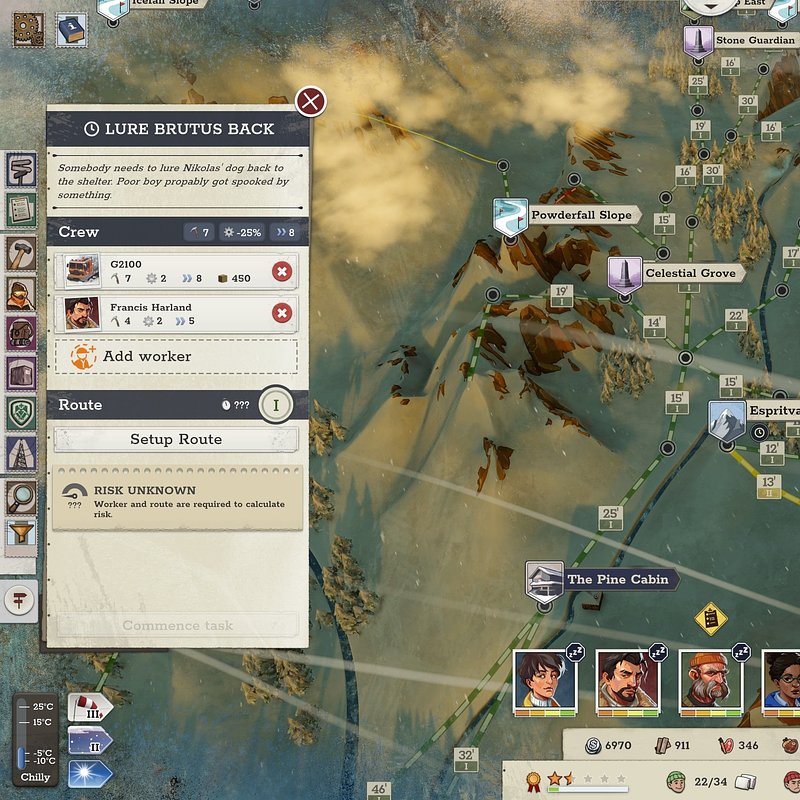The height and width of the screenshot is (800, 800).
Task: Add a worker to the crew
Action: (176, 356)
